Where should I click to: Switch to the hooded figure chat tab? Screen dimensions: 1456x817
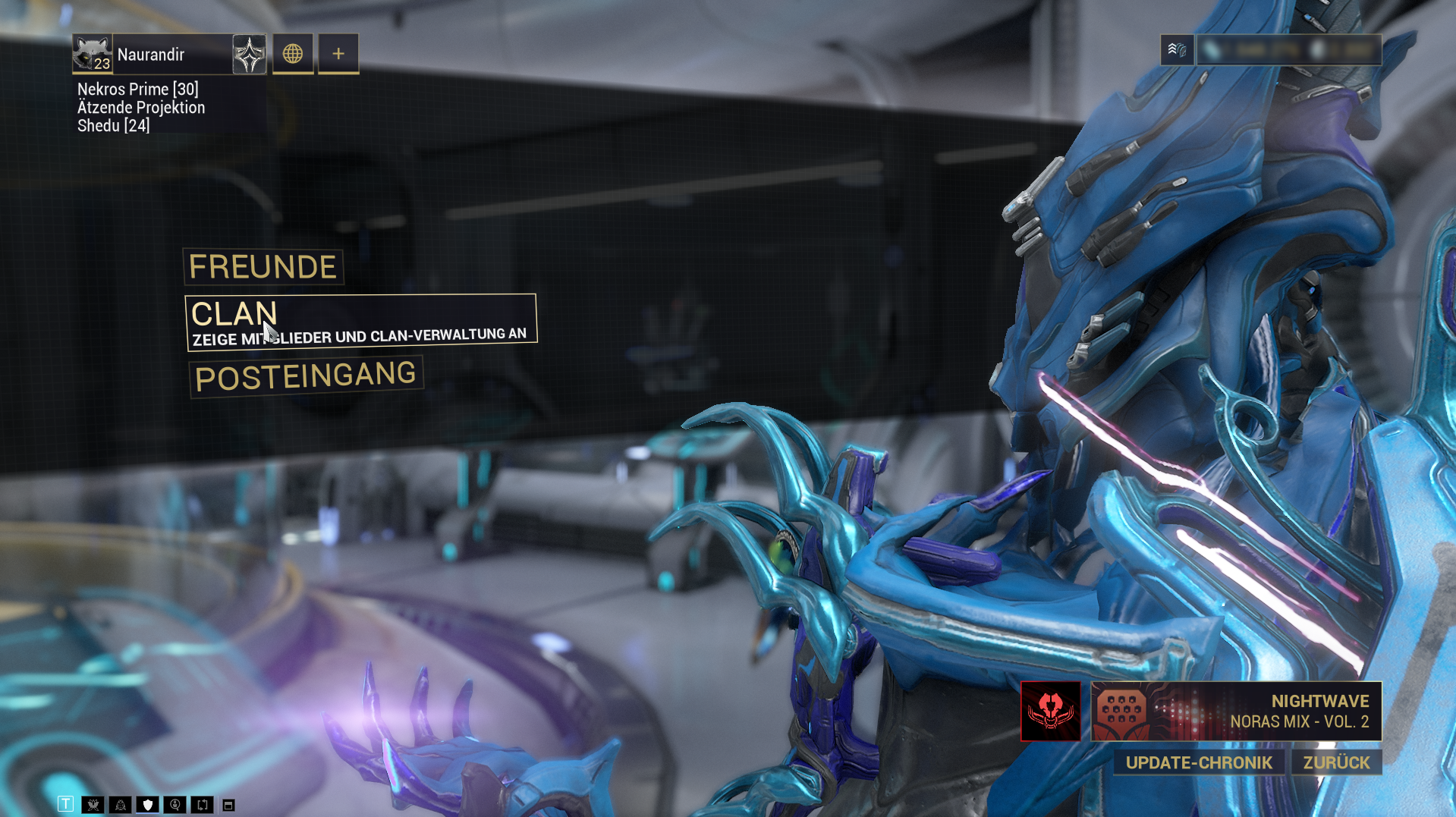pyautogui.click(x=121, y=805)
